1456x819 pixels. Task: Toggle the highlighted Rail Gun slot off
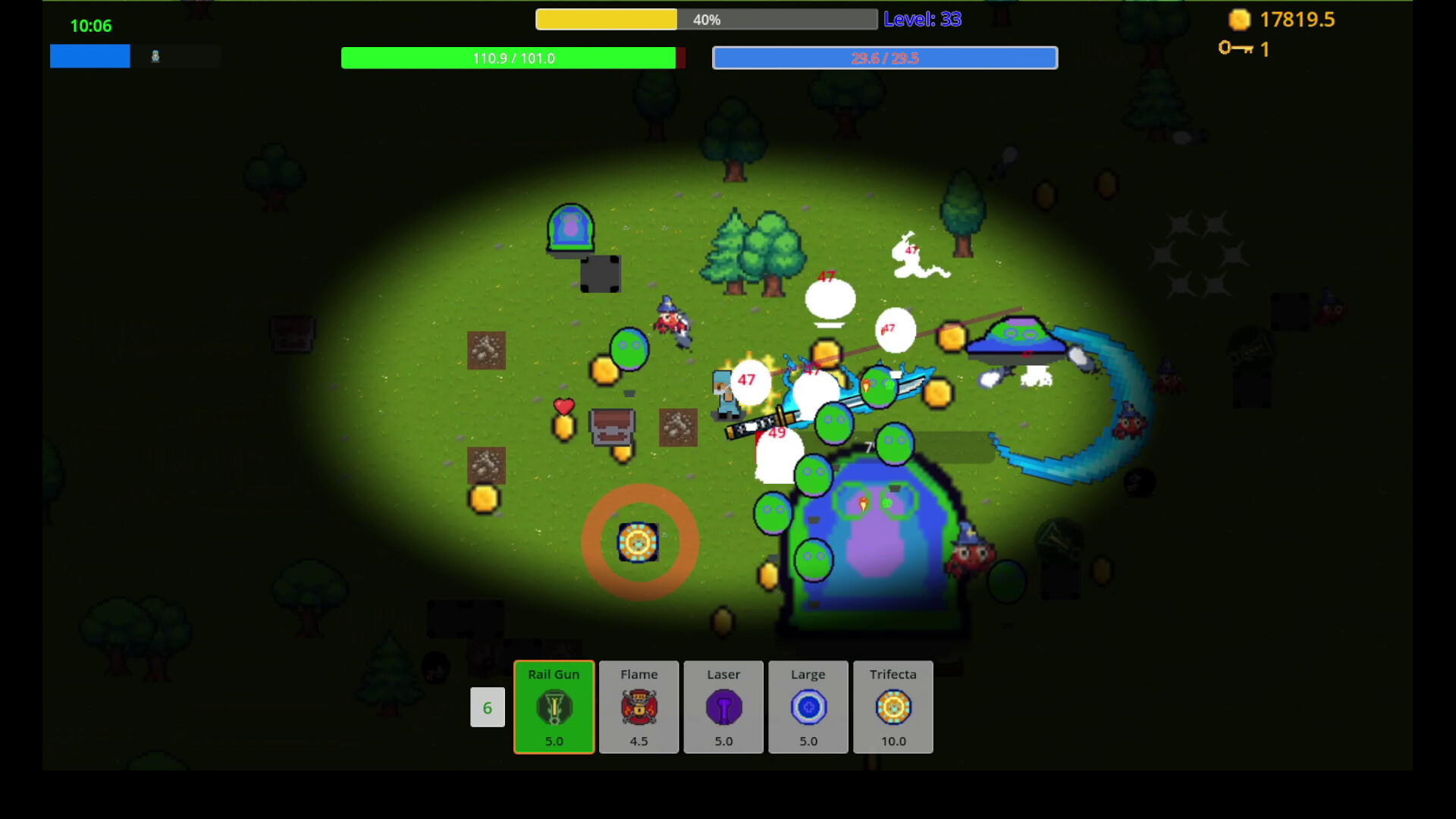(554, 707)
